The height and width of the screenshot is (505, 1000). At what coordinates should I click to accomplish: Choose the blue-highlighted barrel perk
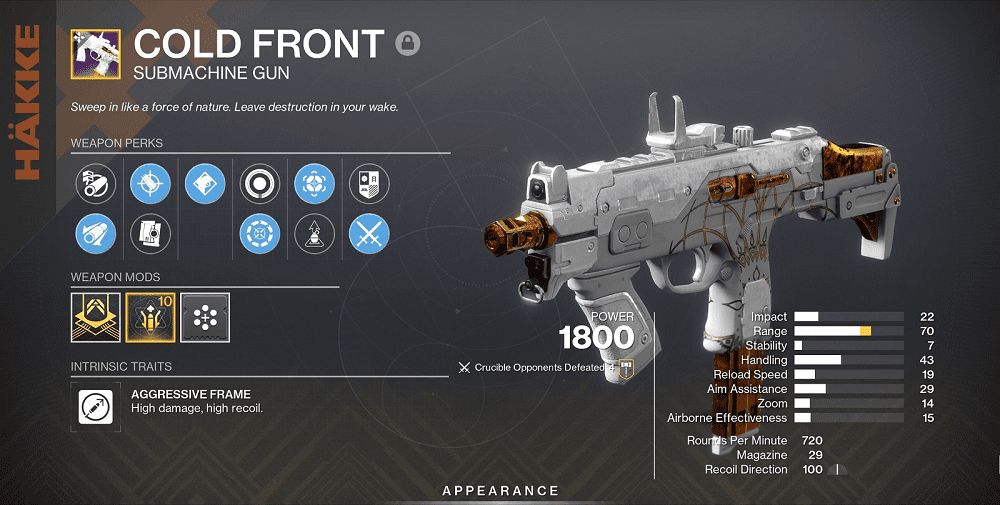[96, 234]
